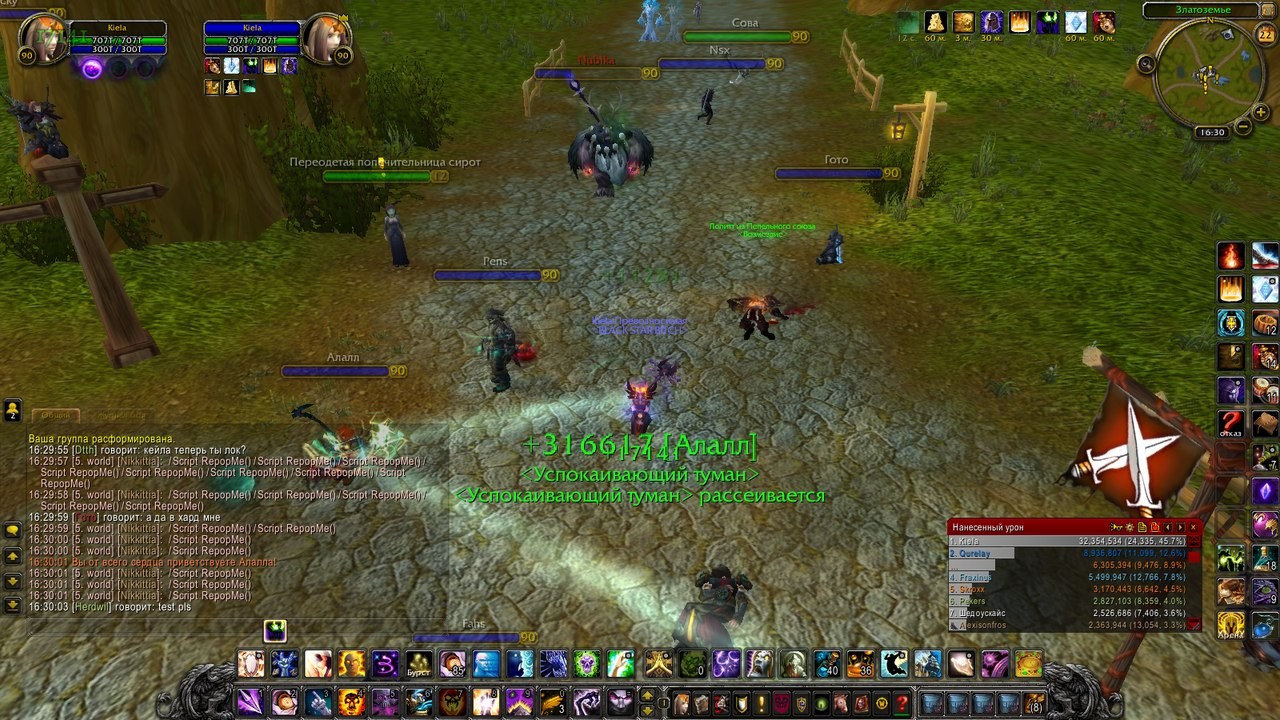Click the Отказ question mark side button
The height and width of the screenshot is (720, 1280).
[1231, 423]
